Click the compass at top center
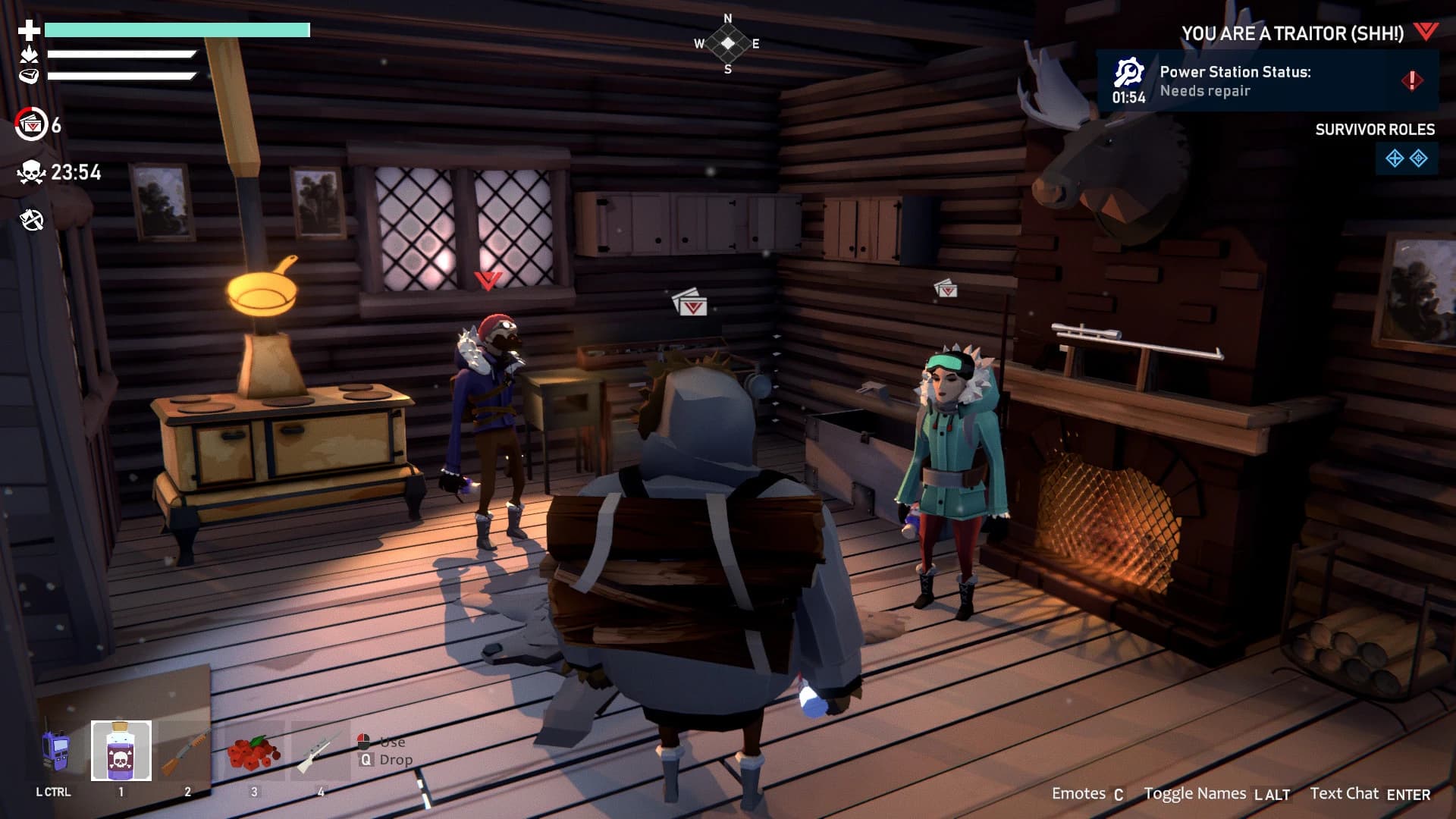 pyautogui.click(x=727, y=43)
